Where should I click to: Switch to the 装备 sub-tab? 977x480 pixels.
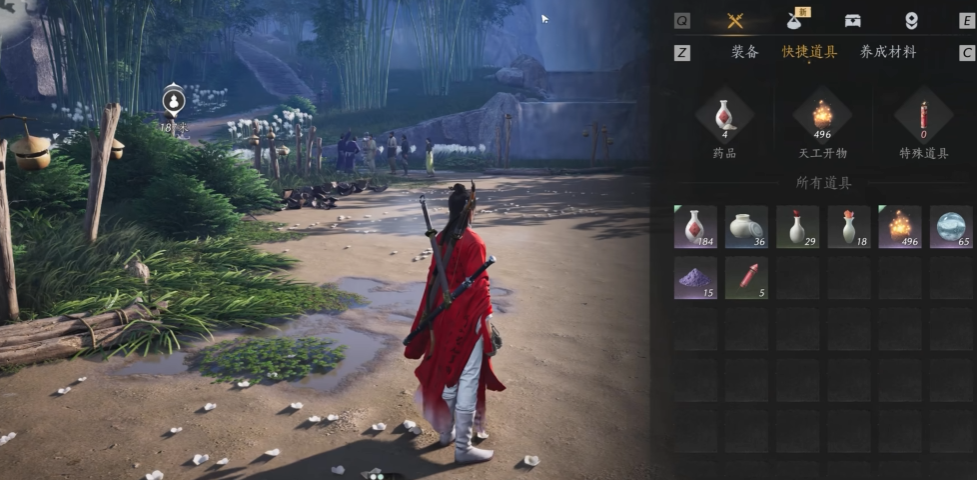point(745,52)
